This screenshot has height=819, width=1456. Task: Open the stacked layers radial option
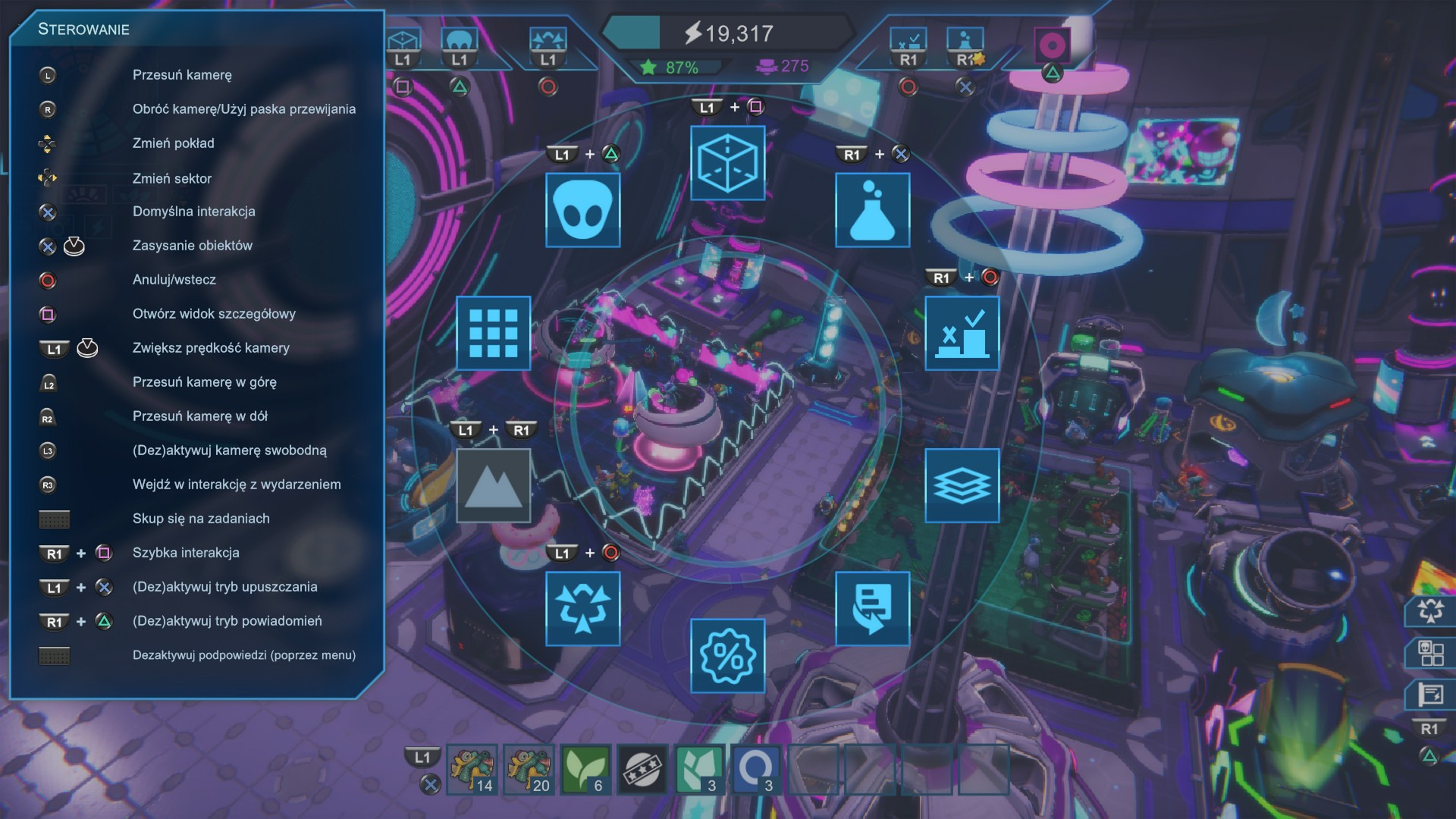tap(962, 485)
